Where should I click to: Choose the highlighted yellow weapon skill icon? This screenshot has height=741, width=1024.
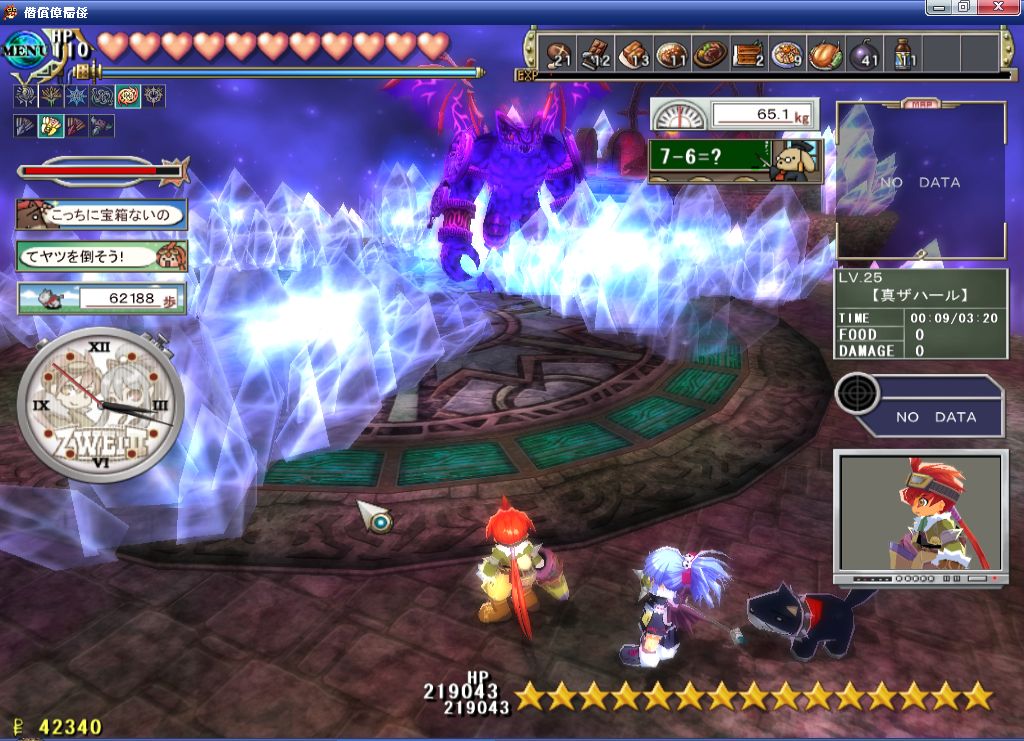point(50,126)
